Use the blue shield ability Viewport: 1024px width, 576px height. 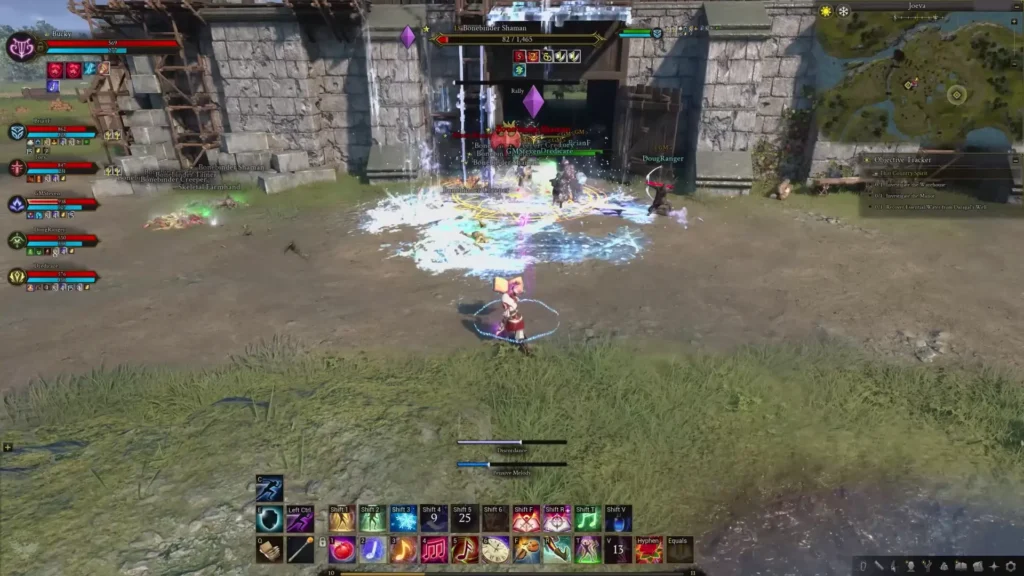[x=269, y=519]
